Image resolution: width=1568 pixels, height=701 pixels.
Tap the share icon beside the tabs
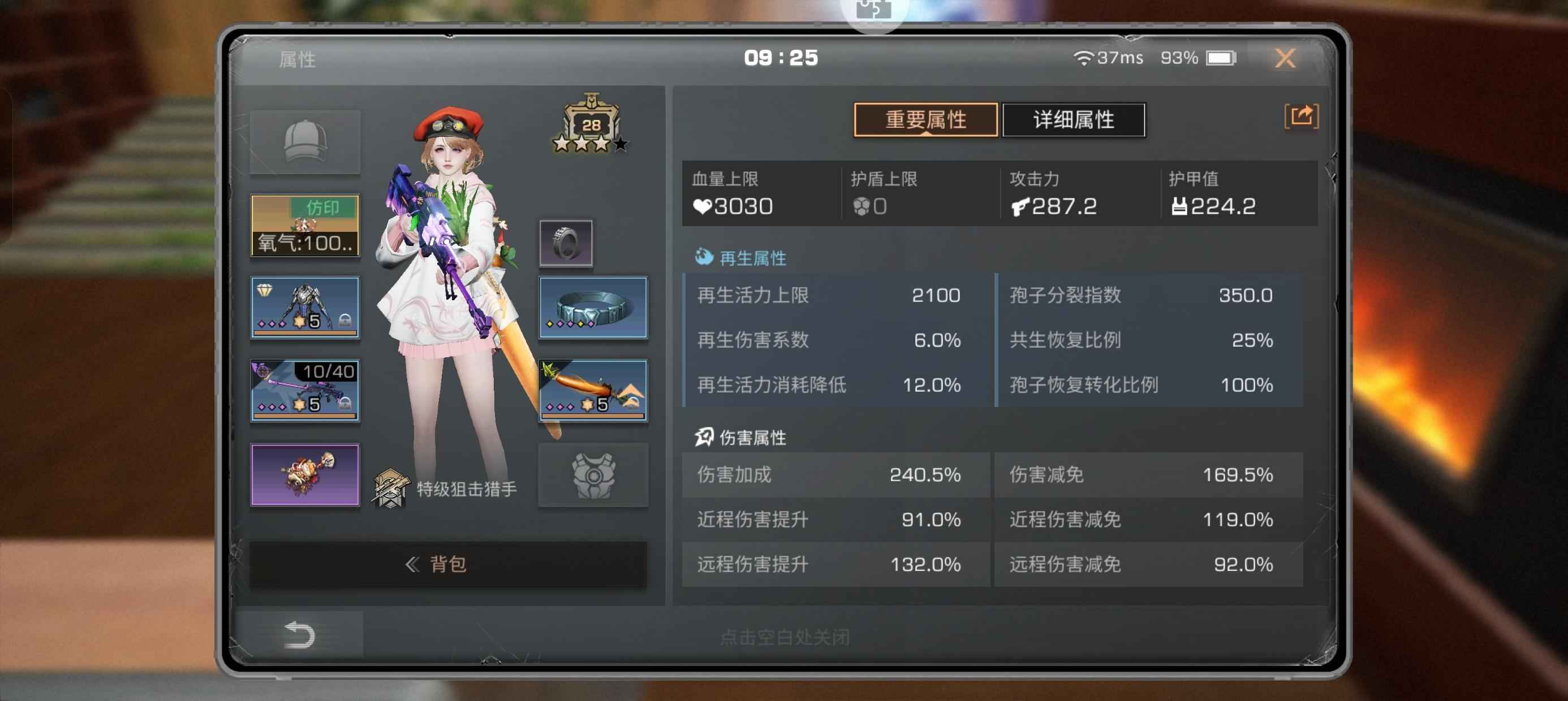(1301, 116)
